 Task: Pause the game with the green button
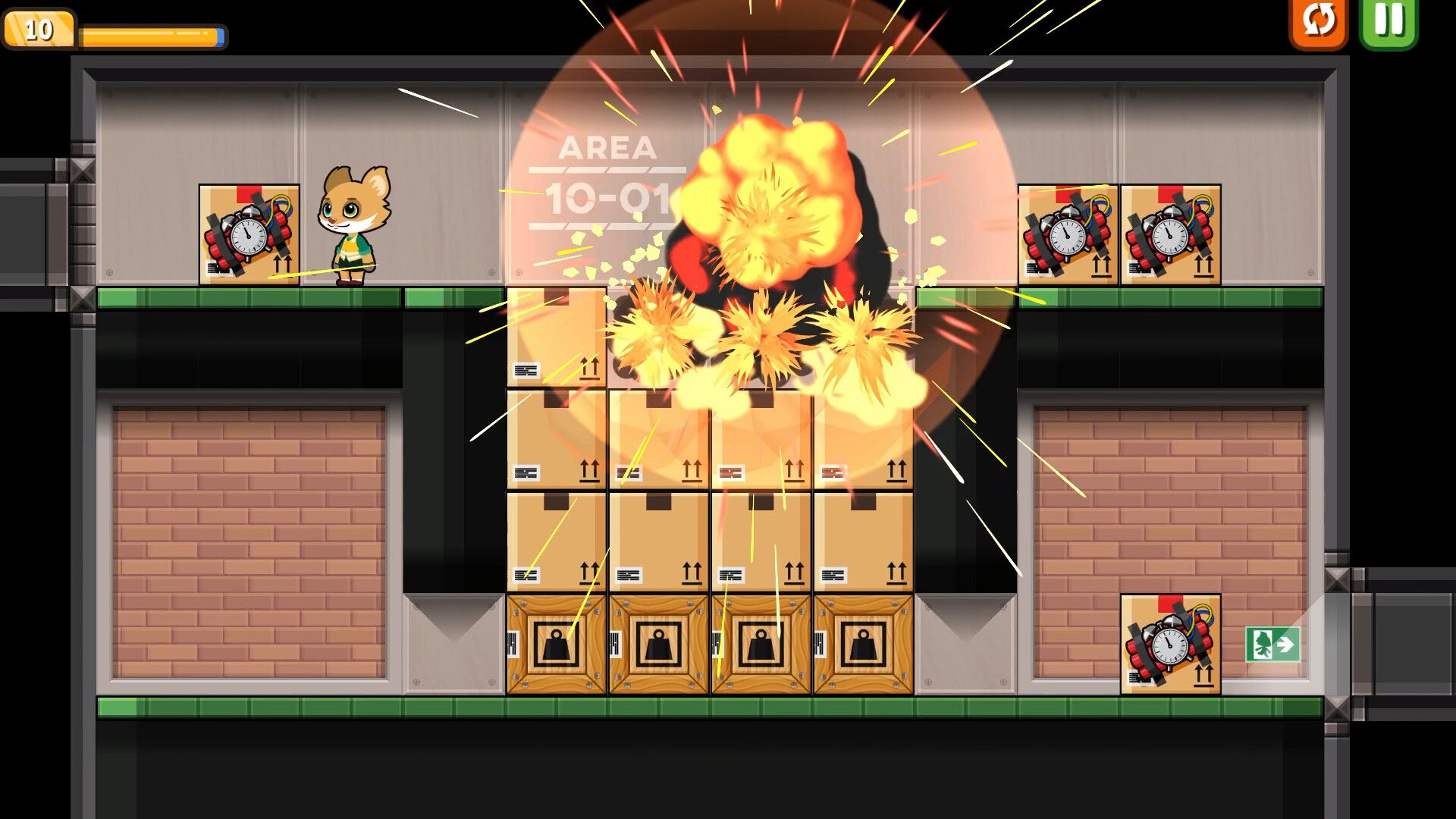click(x=1389, y=22)
